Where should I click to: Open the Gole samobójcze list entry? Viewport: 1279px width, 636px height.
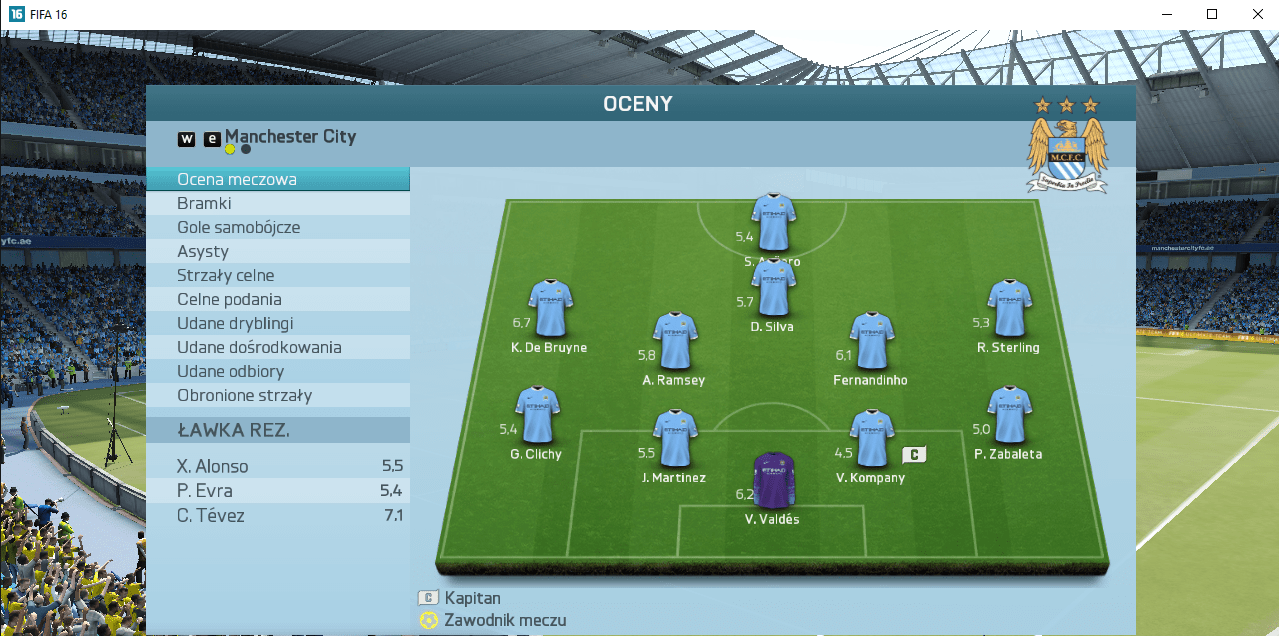tap(277, 228)
